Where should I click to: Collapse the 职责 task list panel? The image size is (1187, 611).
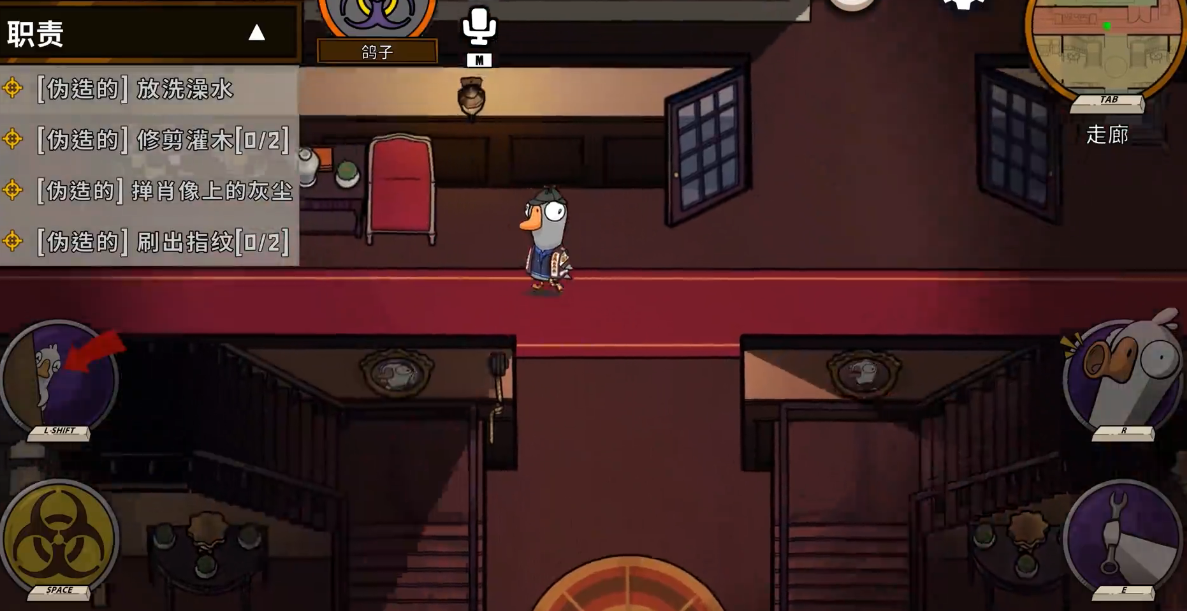257,33
